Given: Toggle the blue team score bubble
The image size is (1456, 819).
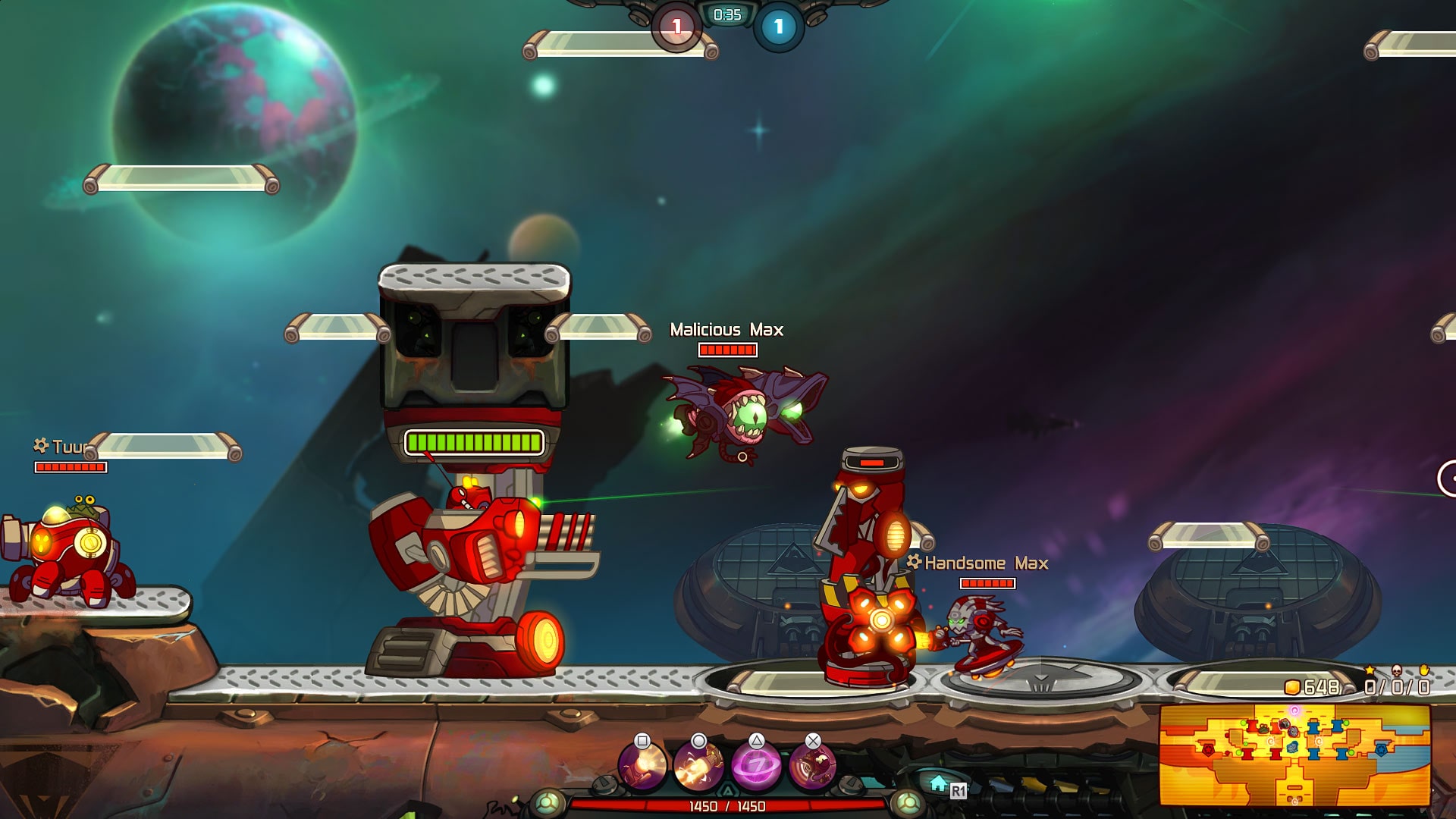Looking at the screenshot, I should (777, 25).
